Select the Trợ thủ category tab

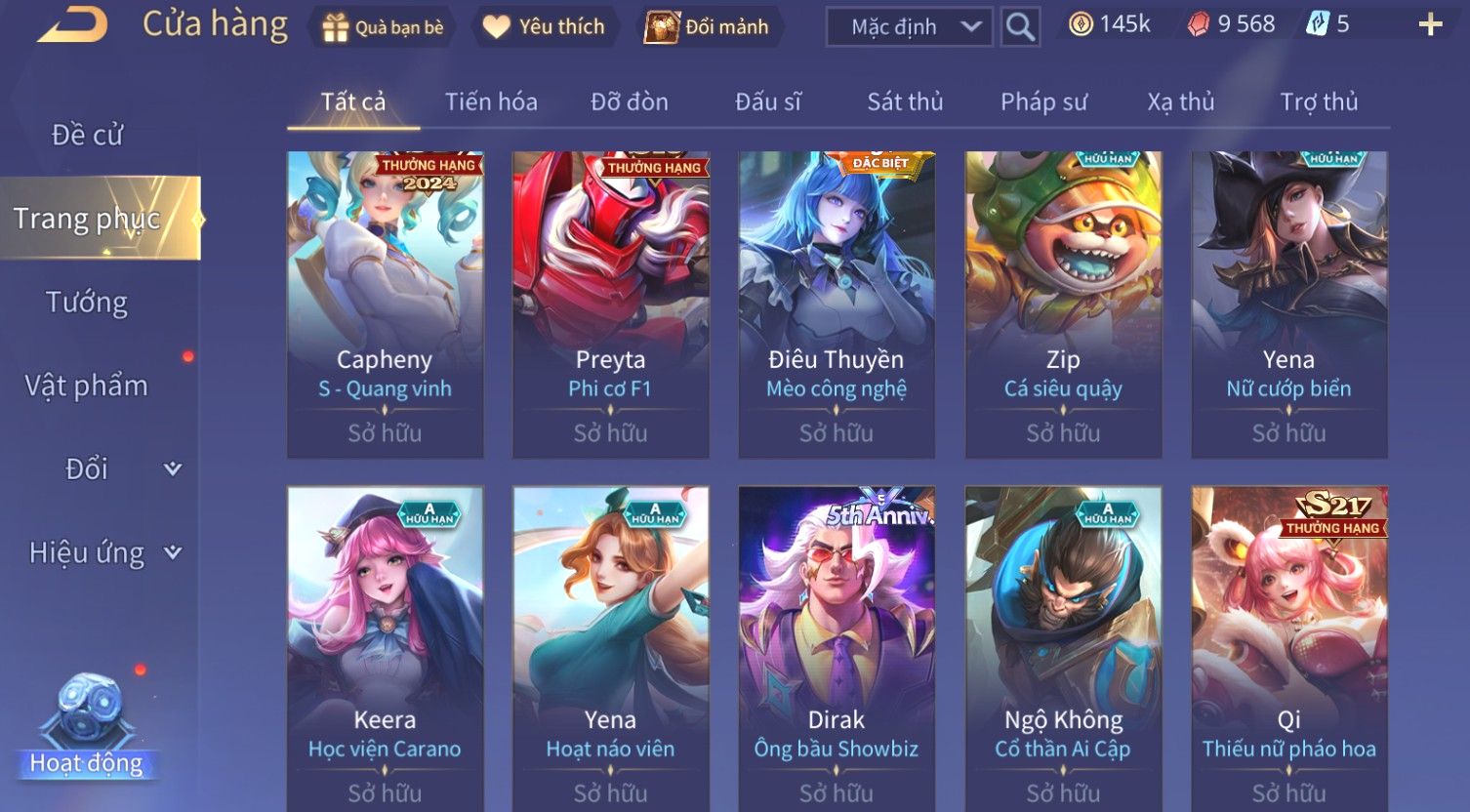tap(1319, 101)
